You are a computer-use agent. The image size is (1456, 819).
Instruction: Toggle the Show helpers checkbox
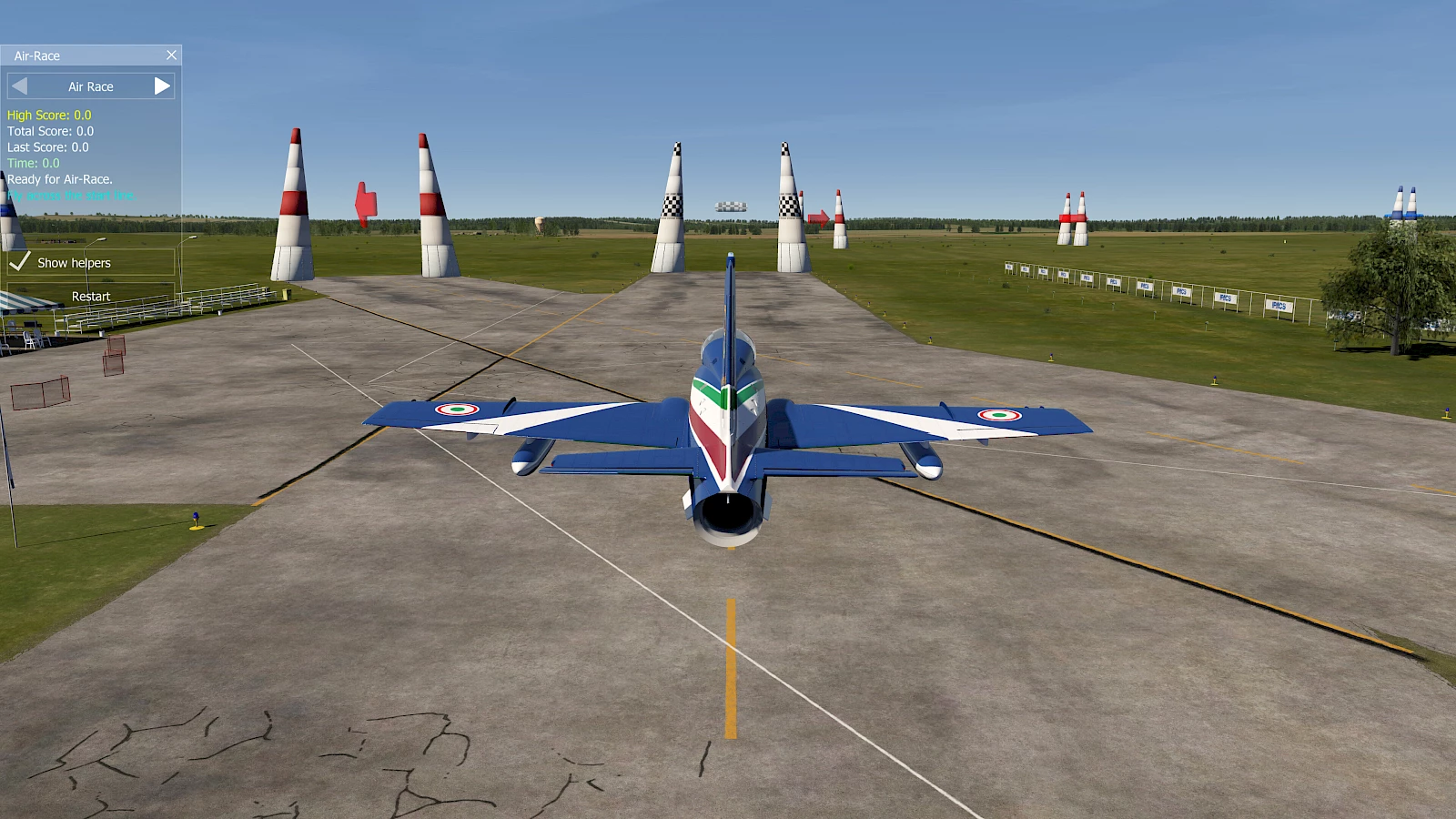21,262
